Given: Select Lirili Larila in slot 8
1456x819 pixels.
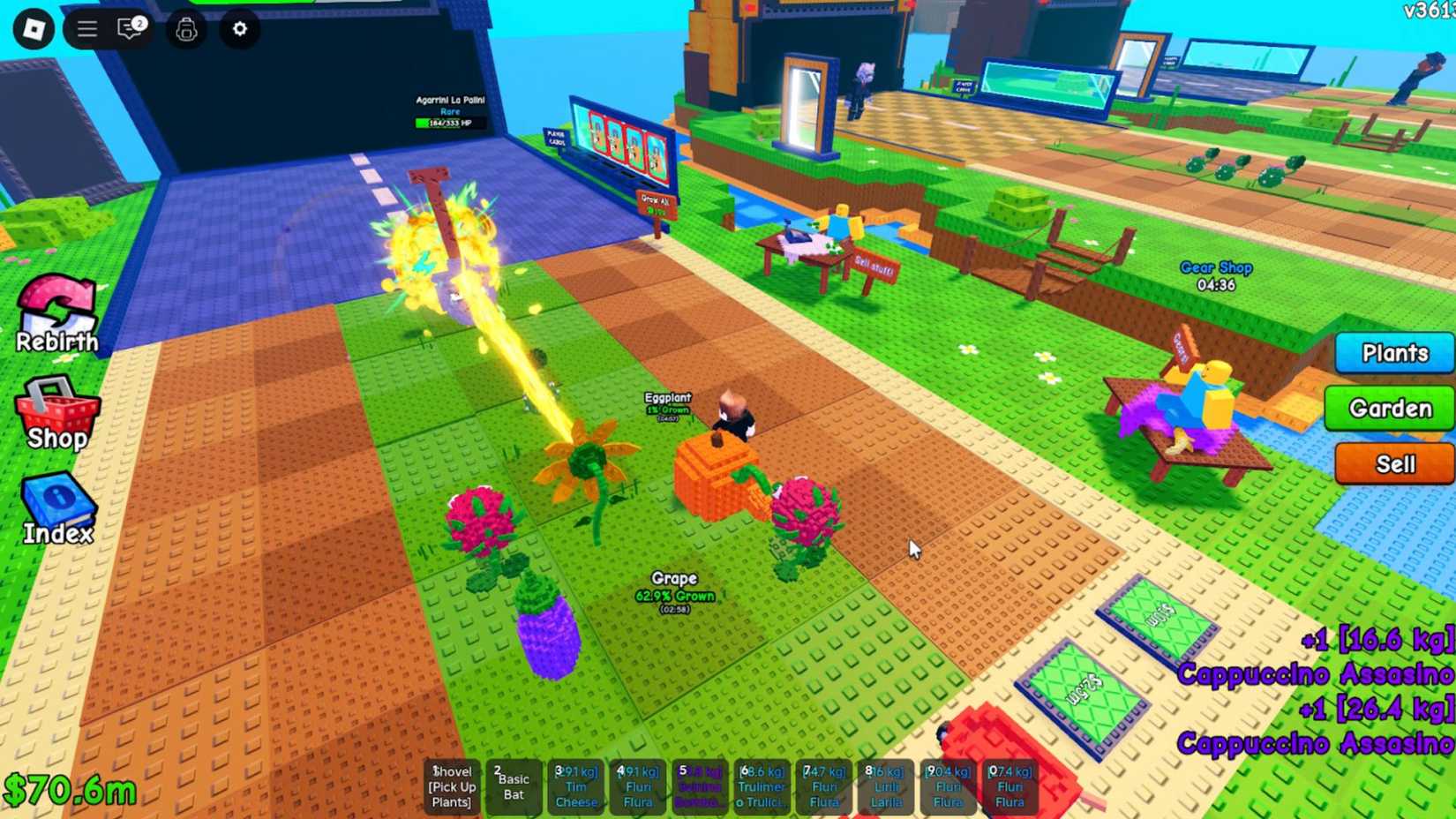Looking at the screenshot, I should click(x=886, y=785).
